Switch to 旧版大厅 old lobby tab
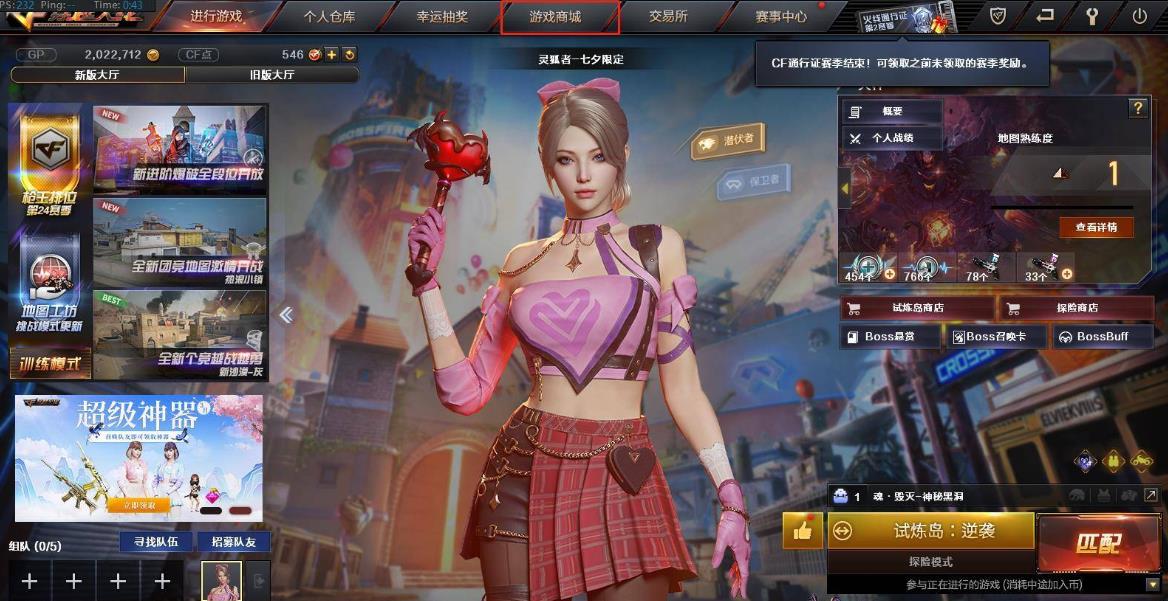The height and width of the screenshot is (601, 1168). pyautogui.click(x=271, y=74)
